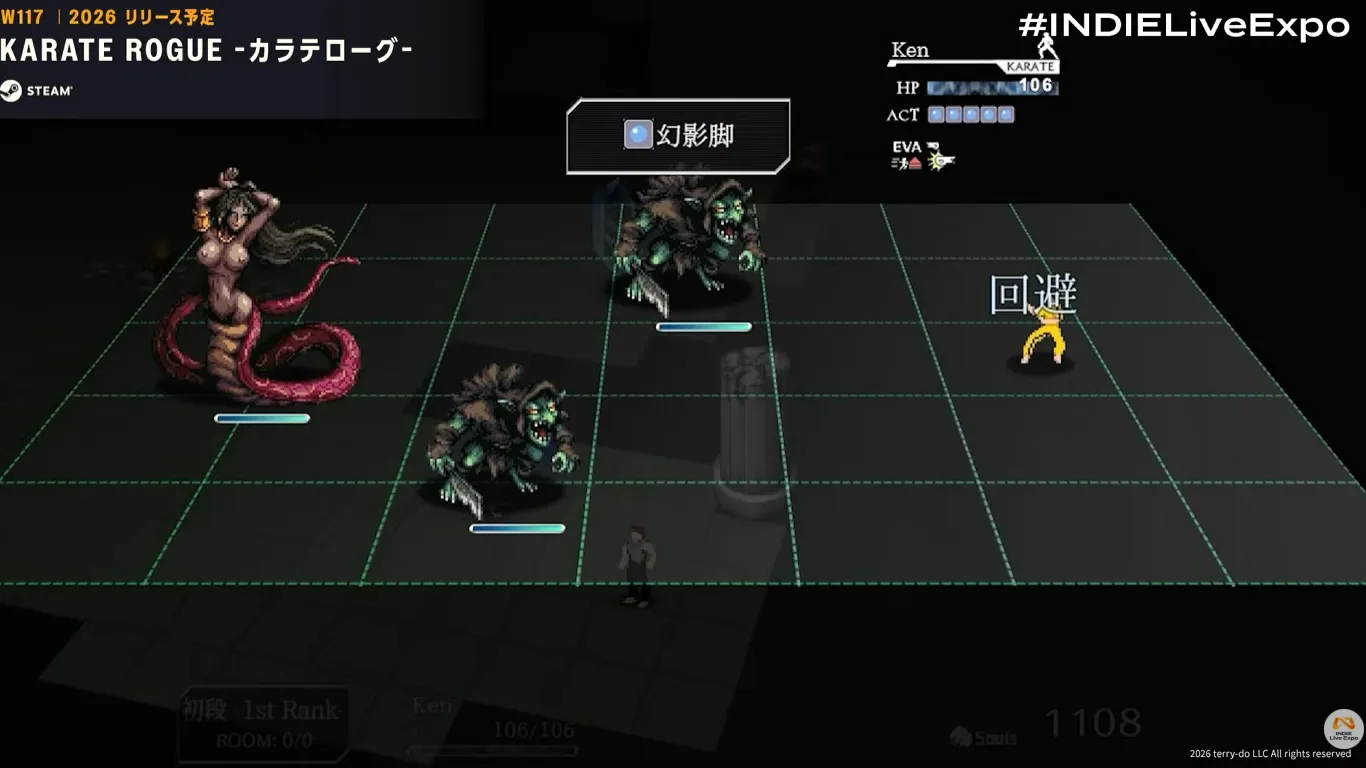Toggle the first ACT orb in Ken's panel

[x=934, y=114]
